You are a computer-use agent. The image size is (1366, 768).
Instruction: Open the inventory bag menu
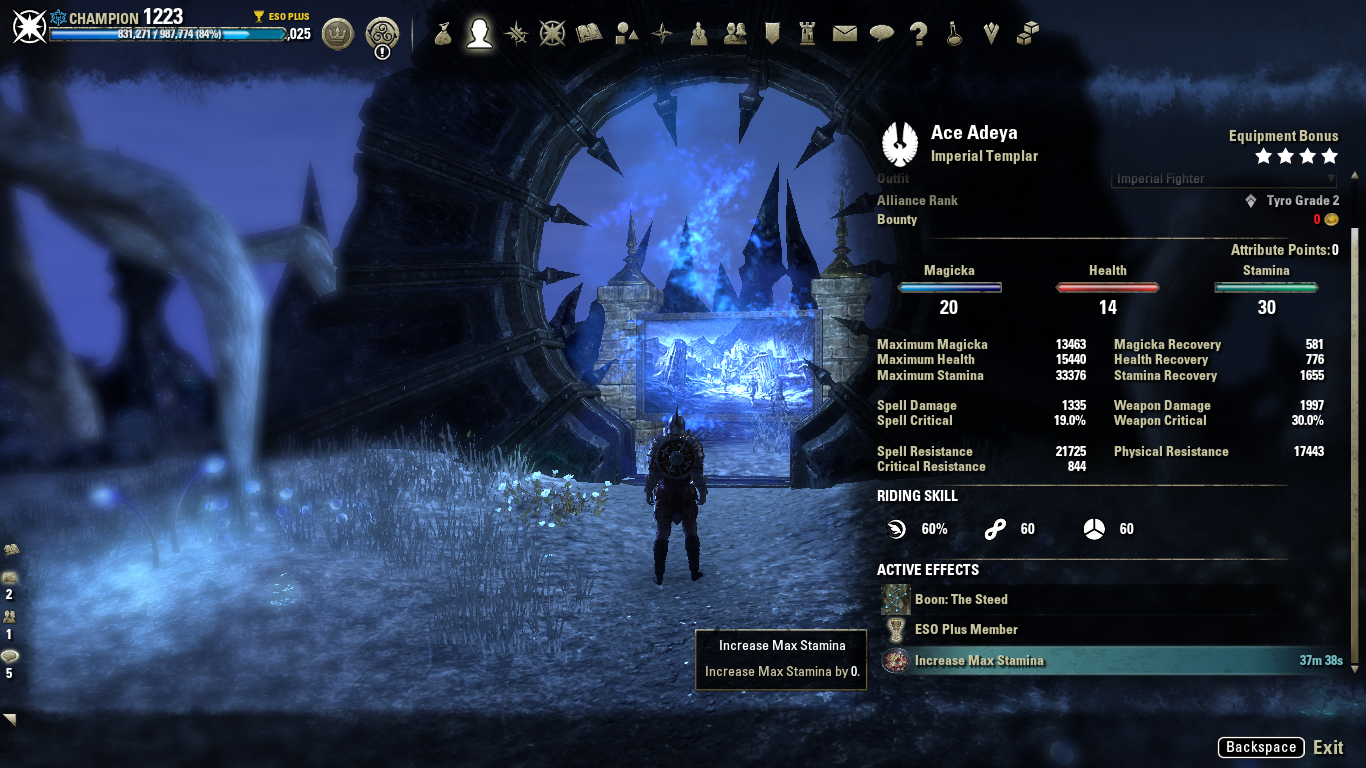click(443, 34)
